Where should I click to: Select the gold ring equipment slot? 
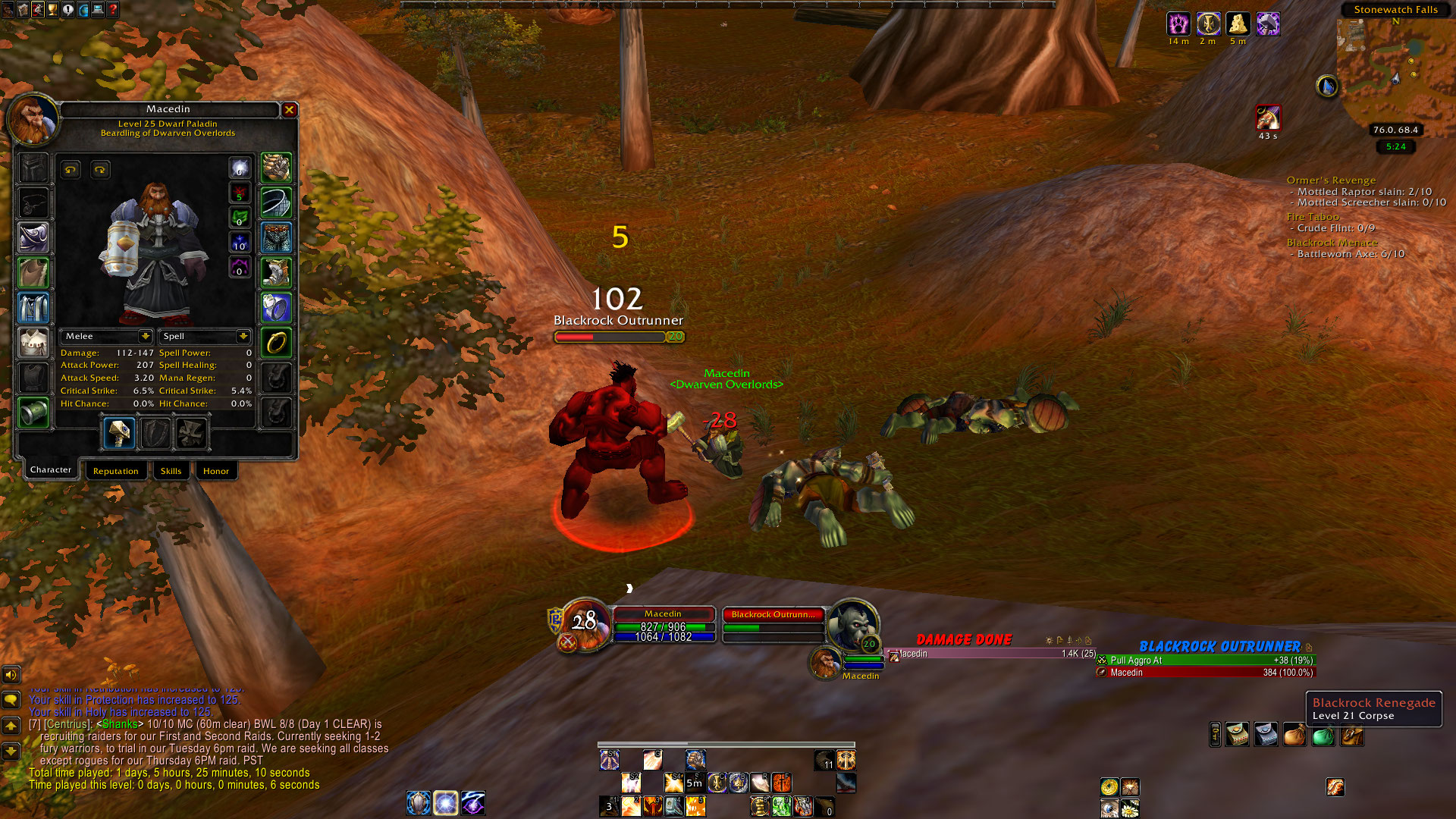point(276,343)
